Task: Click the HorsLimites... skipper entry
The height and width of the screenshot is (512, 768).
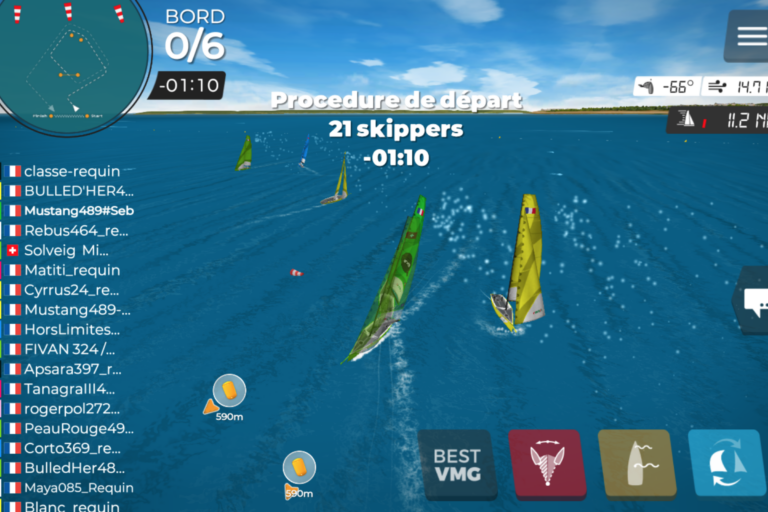Action: [71, 329]
